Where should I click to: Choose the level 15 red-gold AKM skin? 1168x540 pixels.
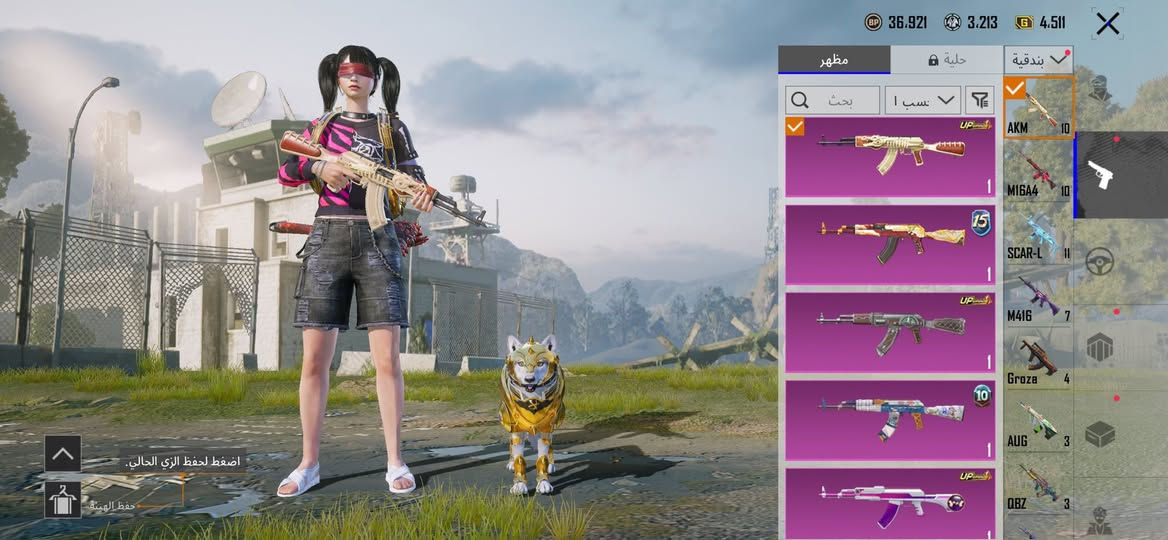point(890,244)
